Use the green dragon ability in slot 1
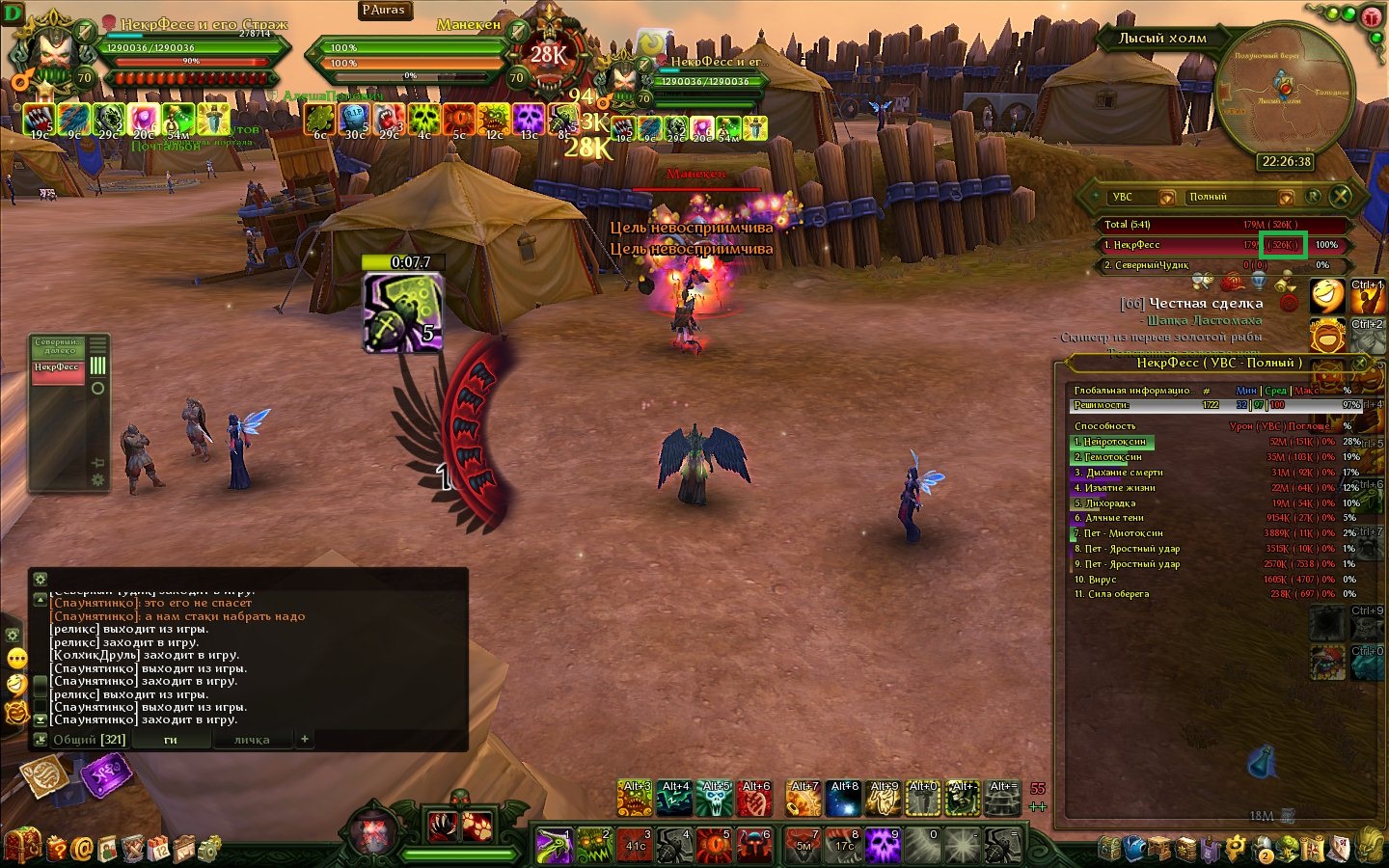The image size is (1389, 868). tap(555, 846)
